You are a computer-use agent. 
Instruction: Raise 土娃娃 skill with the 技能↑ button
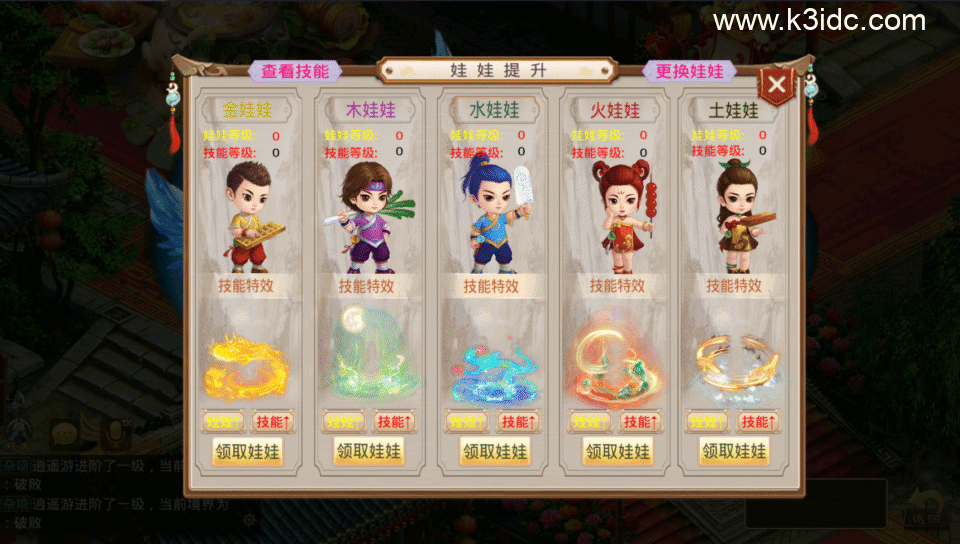pos(759,422)
